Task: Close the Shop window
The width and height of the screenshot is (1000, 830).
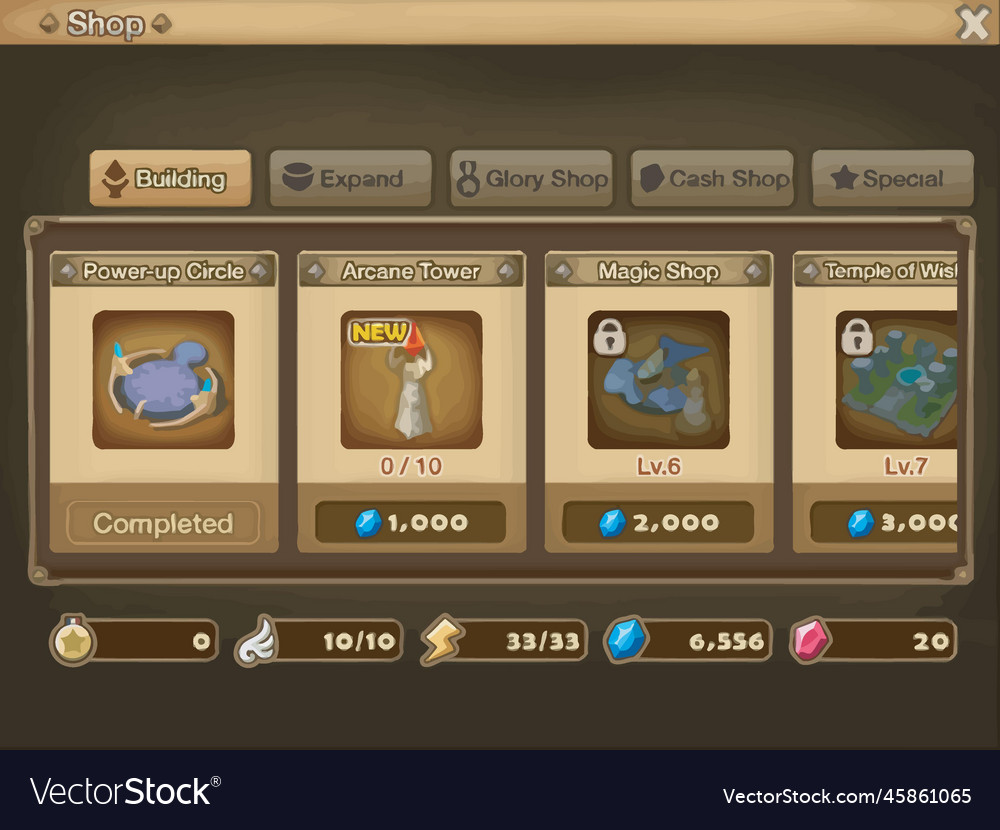Action: point(972,22)
